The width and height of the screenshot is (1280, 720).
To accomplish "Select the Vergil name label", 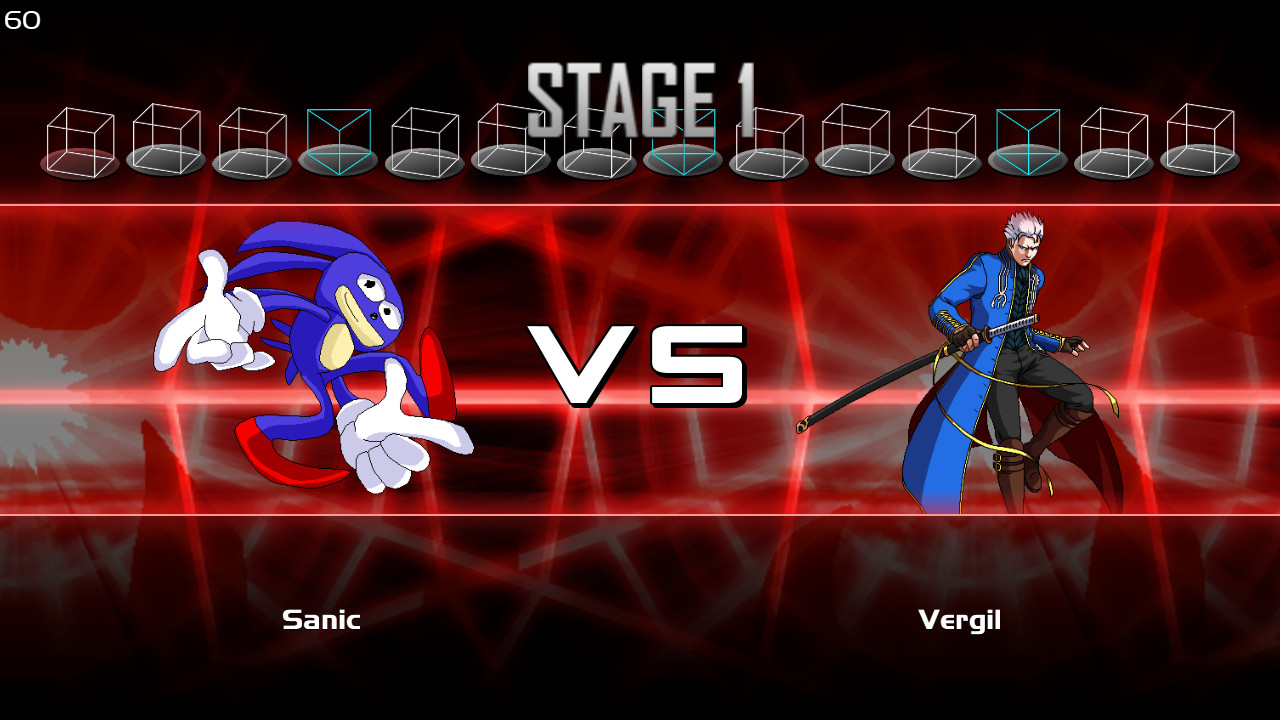I will coord(960,620).
